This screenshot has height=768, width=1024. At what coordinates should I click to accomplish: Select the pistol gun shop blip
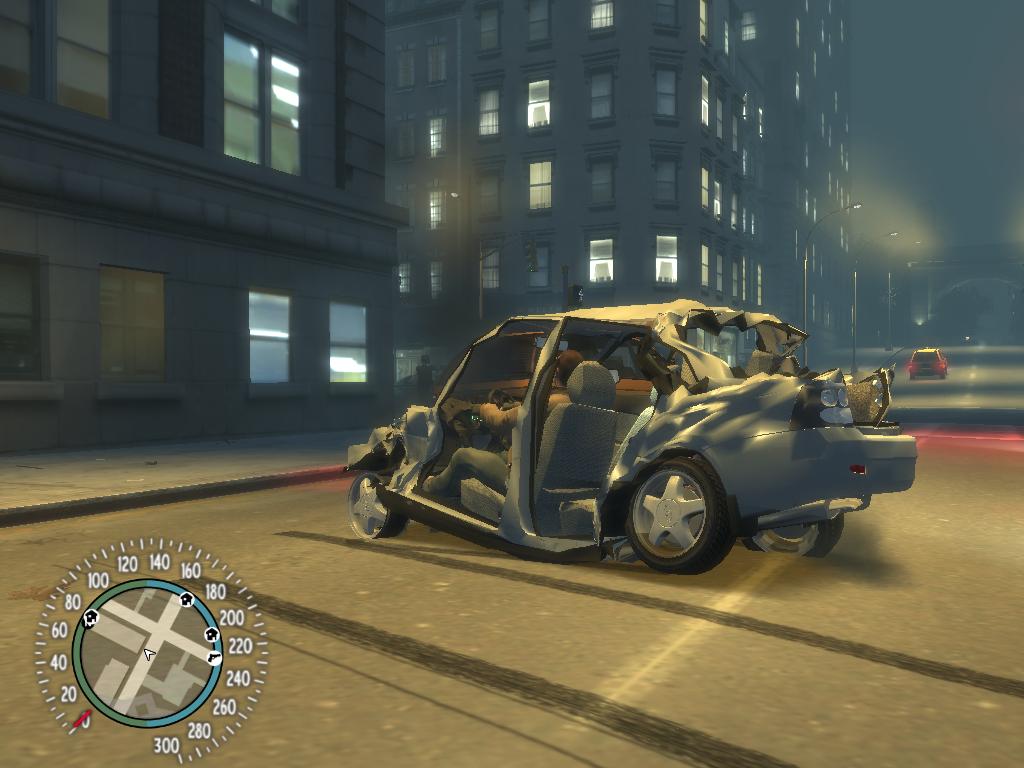click(x=216, y=657)
